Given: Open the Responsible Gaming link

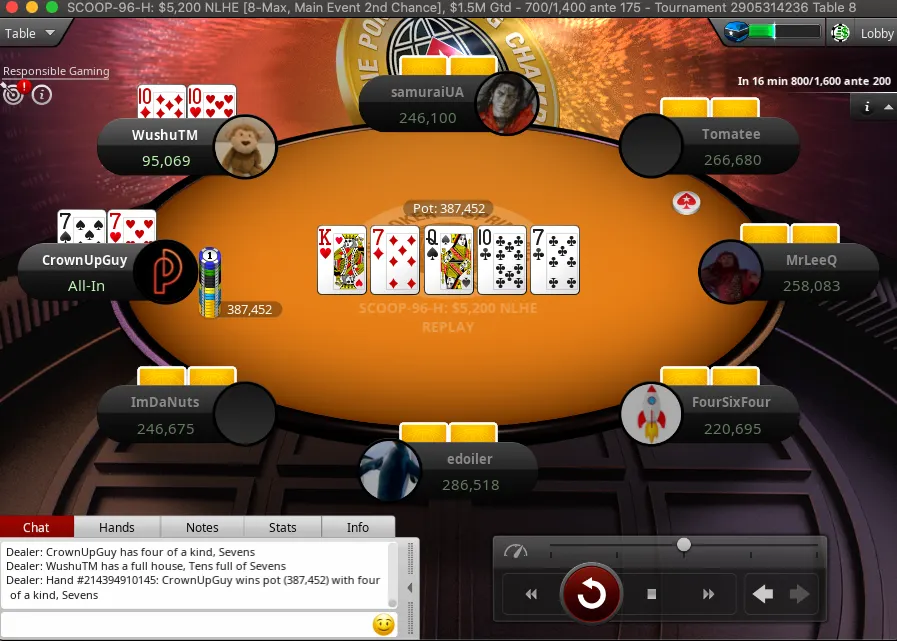Looking at the screenshot, I should tap(56, 72).
